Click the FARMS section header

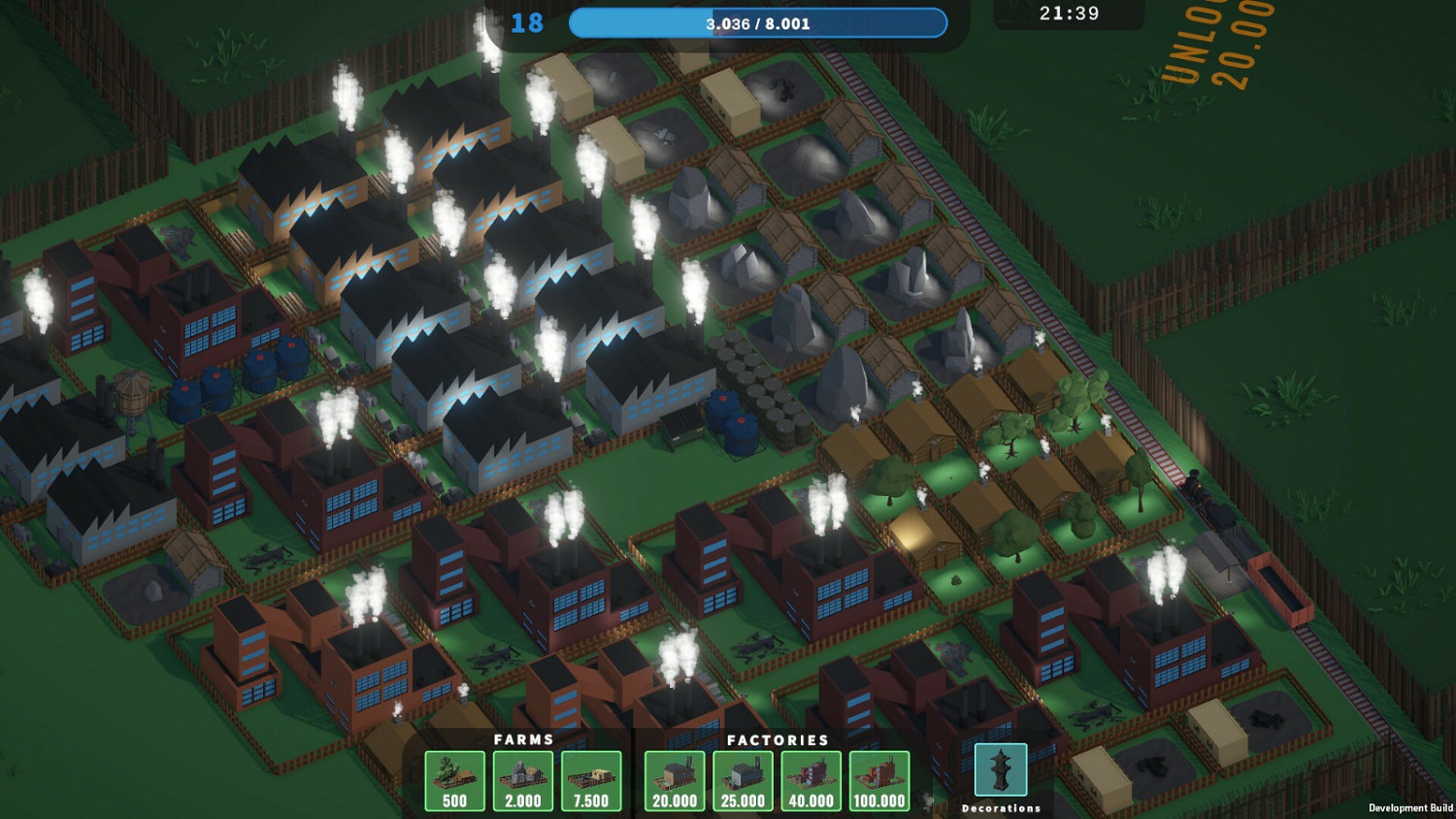(x=524, y=739)
